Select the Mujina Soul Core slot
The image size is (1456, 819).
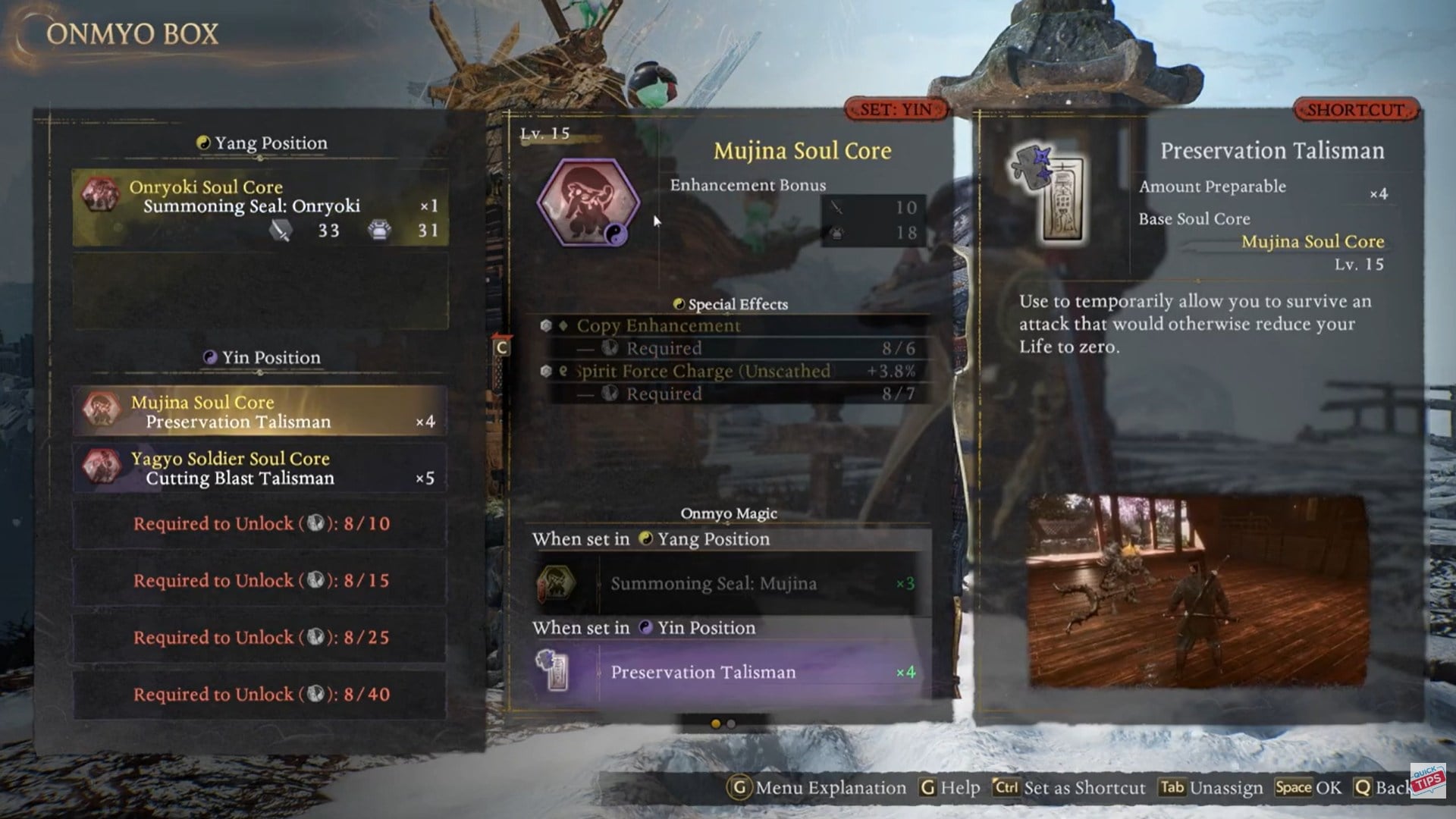[x=260, y=411]
